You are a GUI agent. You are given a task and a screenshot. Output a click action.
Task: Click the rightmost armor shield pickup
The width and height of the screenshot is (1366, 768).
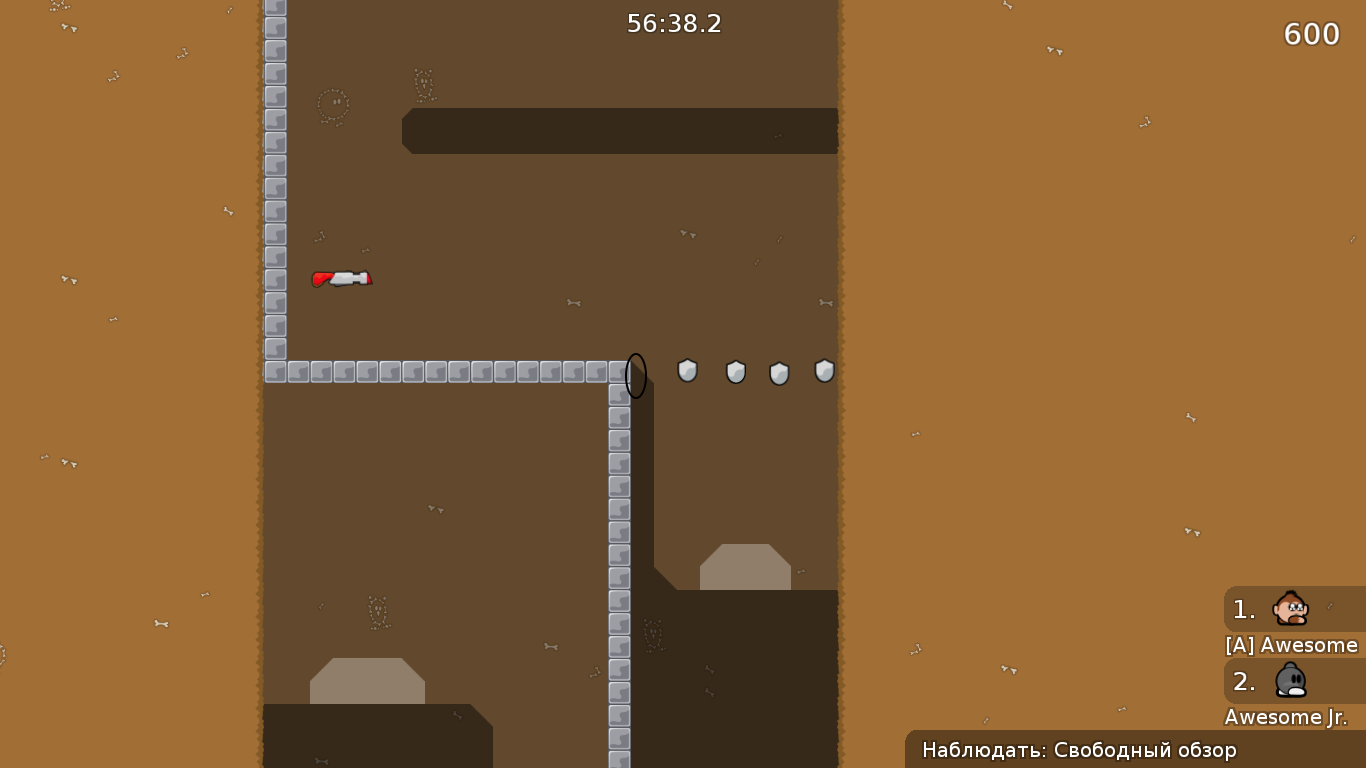[x=824, y=371]
